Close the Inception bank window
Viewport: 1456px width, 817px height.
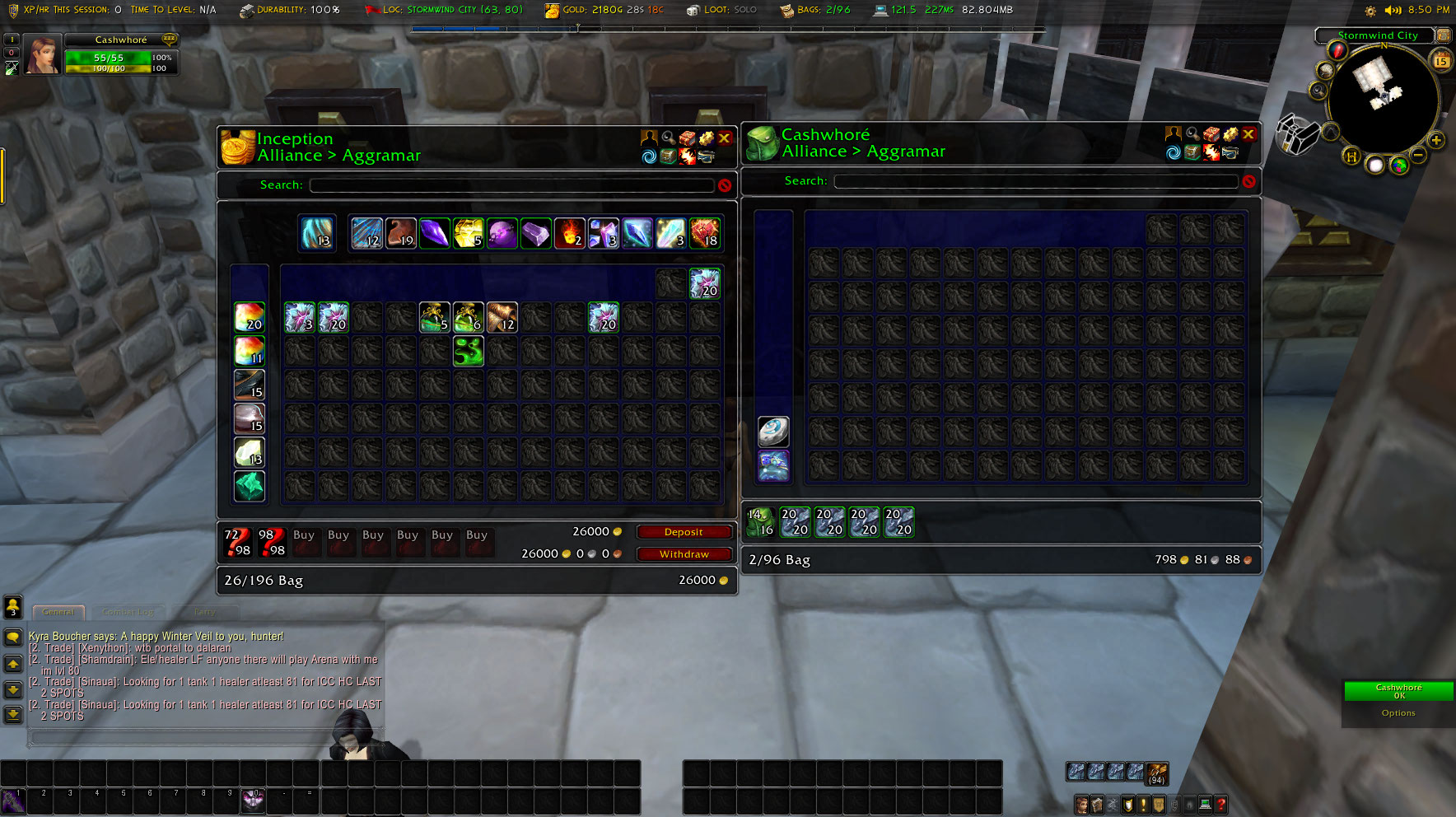pyautogui.click(x=725, y=138)
